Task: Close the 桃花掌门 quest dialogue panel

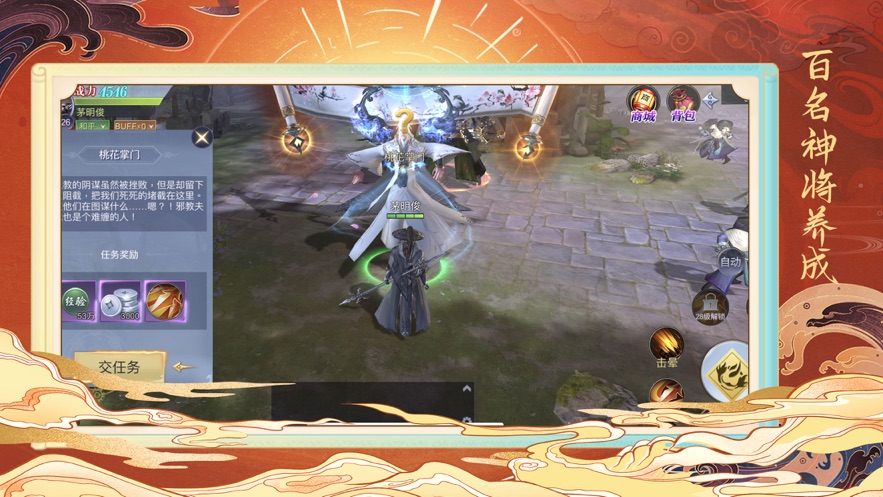Action: coord(202,138)
